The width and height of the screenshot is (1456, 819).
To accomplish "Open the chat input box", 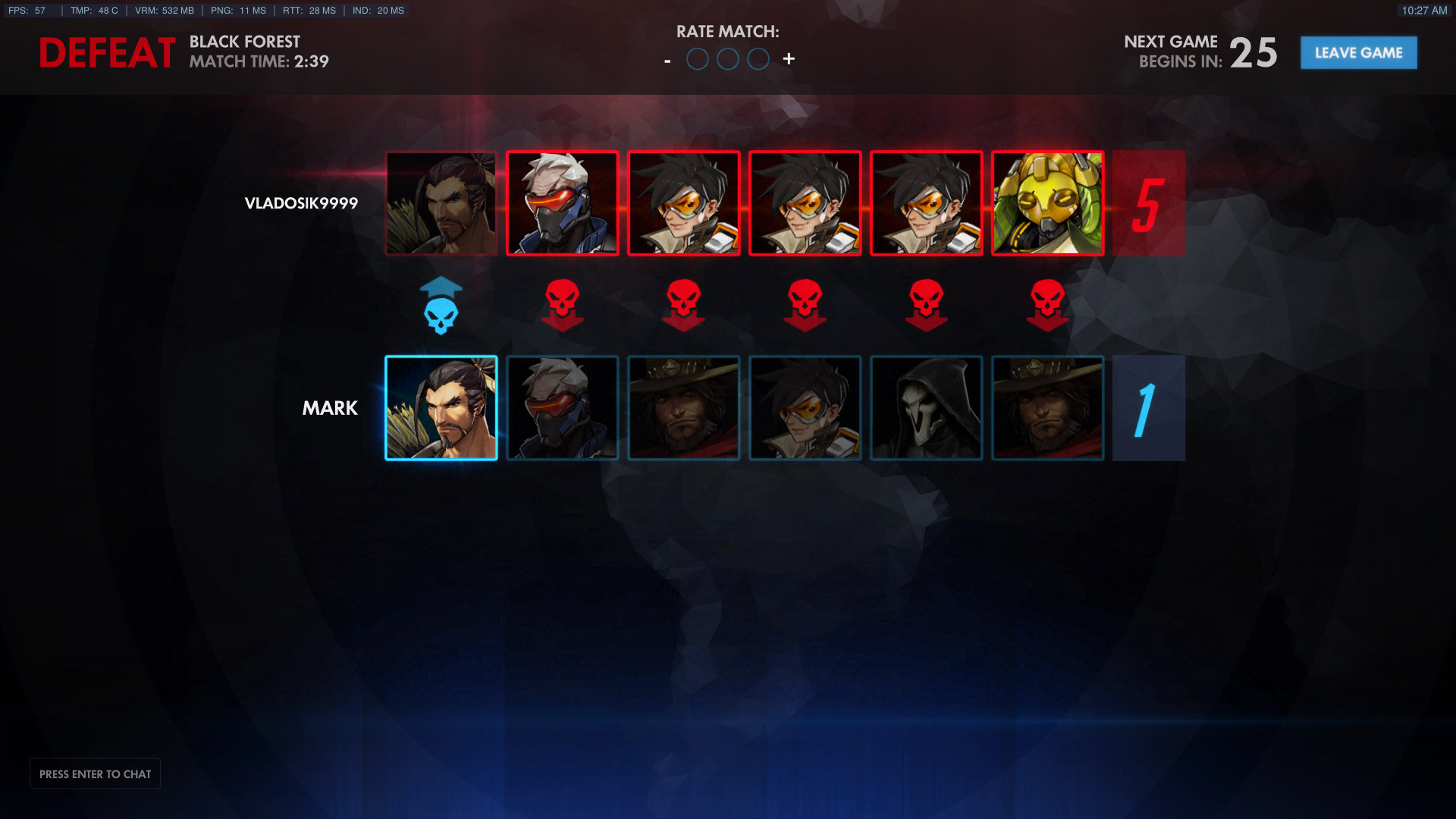I will pyautogui.click(x=95, y=773).
